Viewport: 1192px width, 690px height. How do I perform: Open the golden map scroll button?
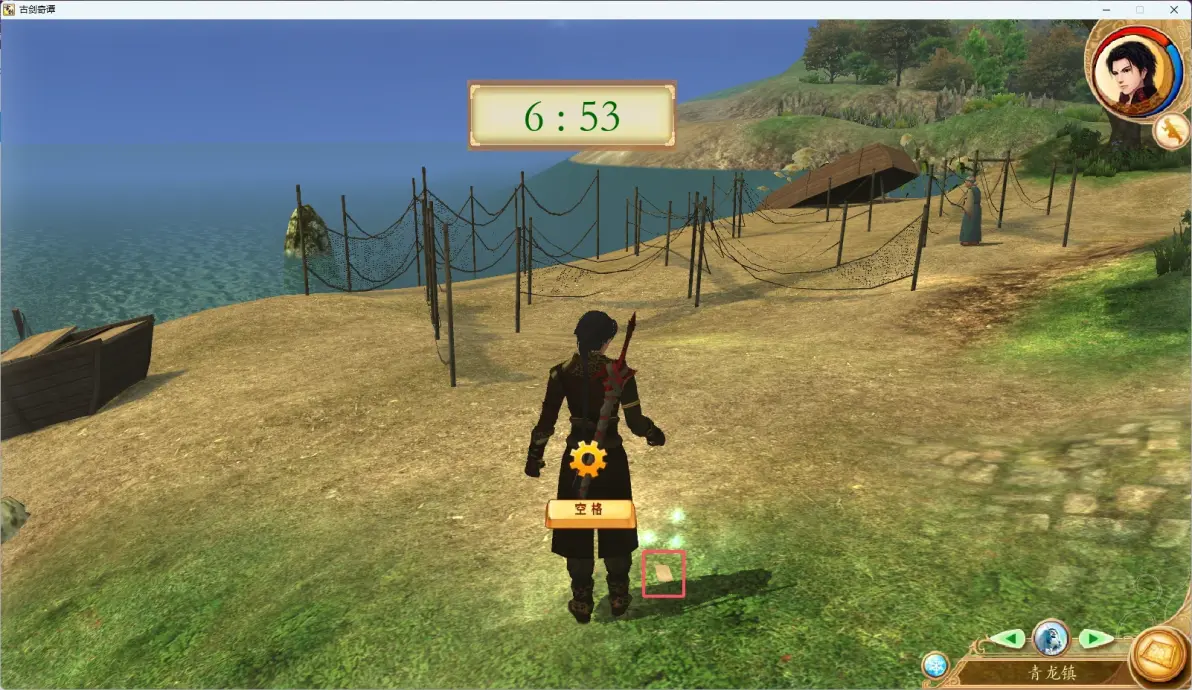click(1159, 657)
